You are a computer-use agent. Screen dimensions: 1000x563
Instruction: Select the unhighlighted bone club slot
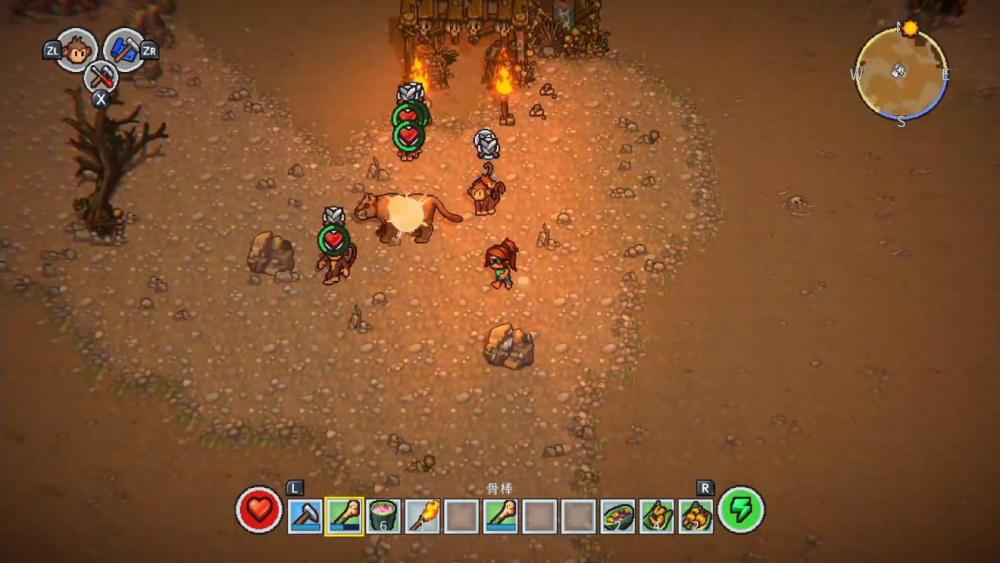(x=500, y=516)
